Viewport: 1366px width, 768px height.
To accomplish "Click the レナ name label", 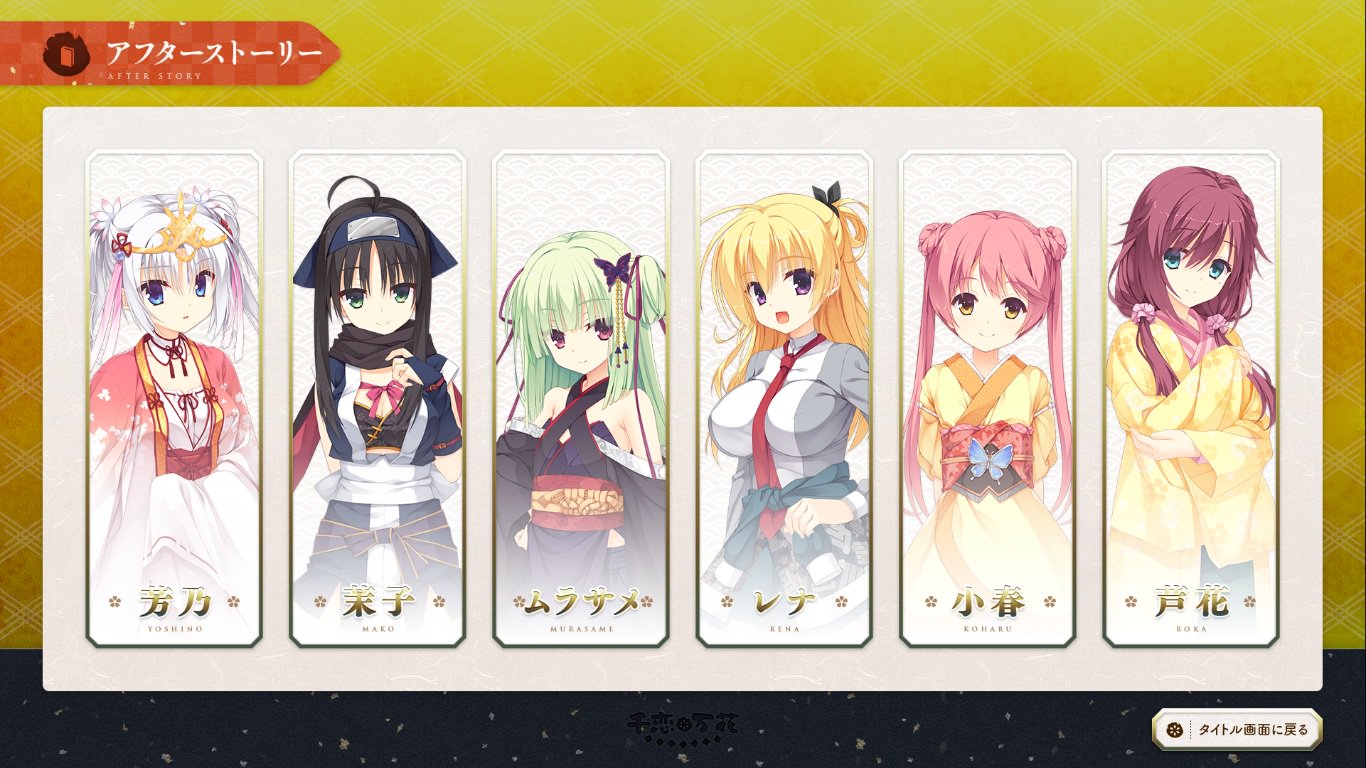I will 785,601.
